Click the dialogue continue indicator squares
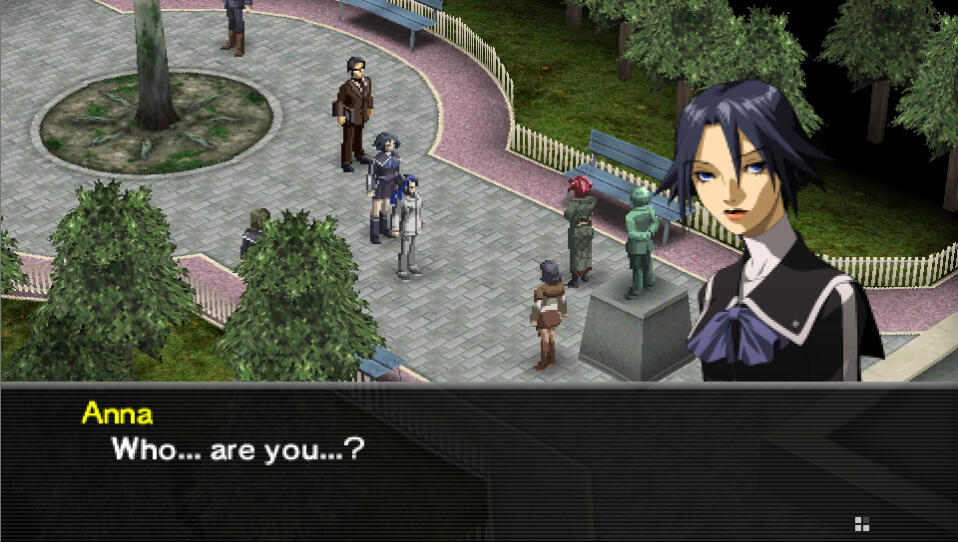Screen dimensions: 958x542 (861, 522)
